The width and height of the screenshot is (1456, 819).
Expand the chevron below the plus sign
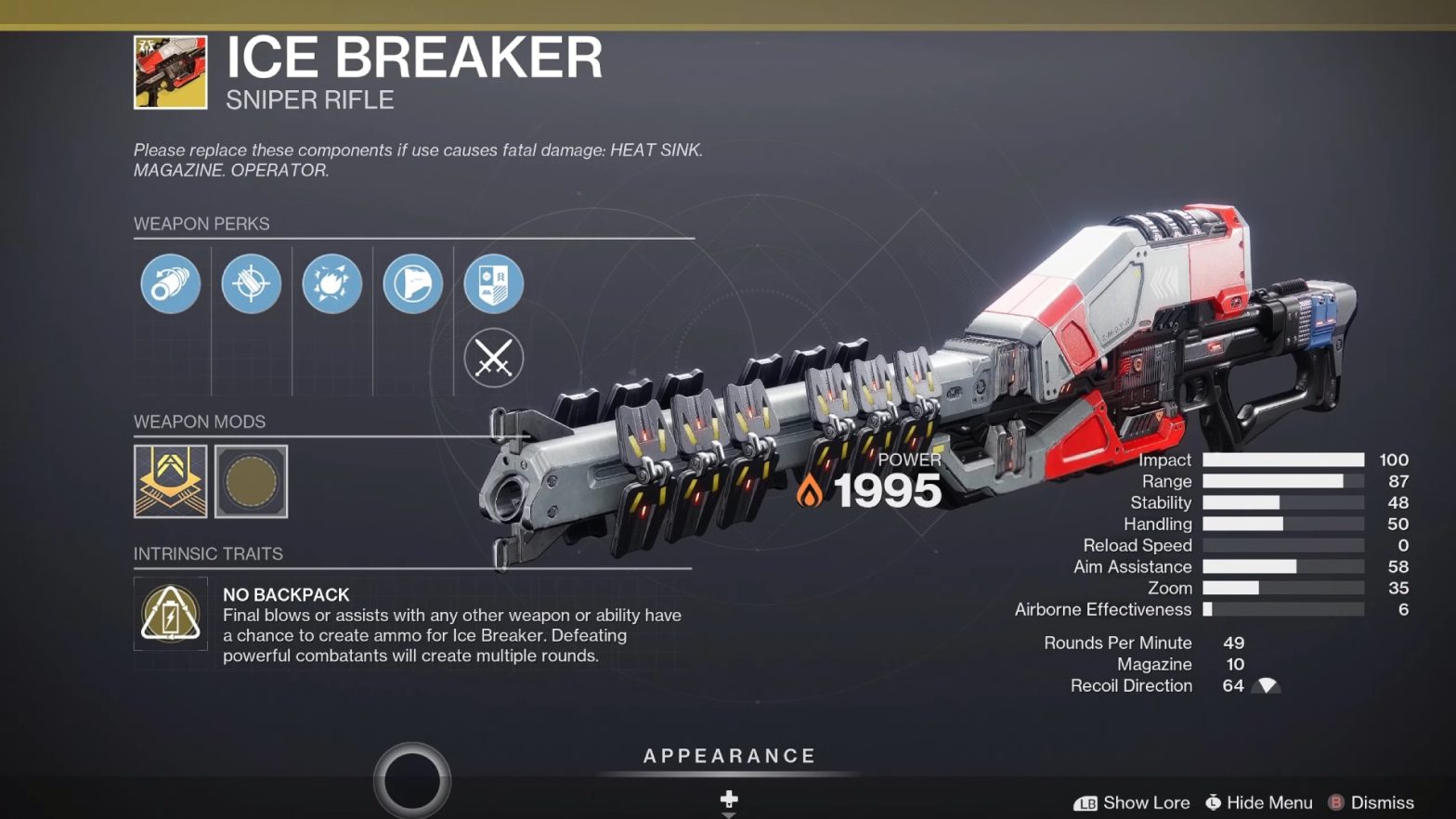click(x=730, y=813)
